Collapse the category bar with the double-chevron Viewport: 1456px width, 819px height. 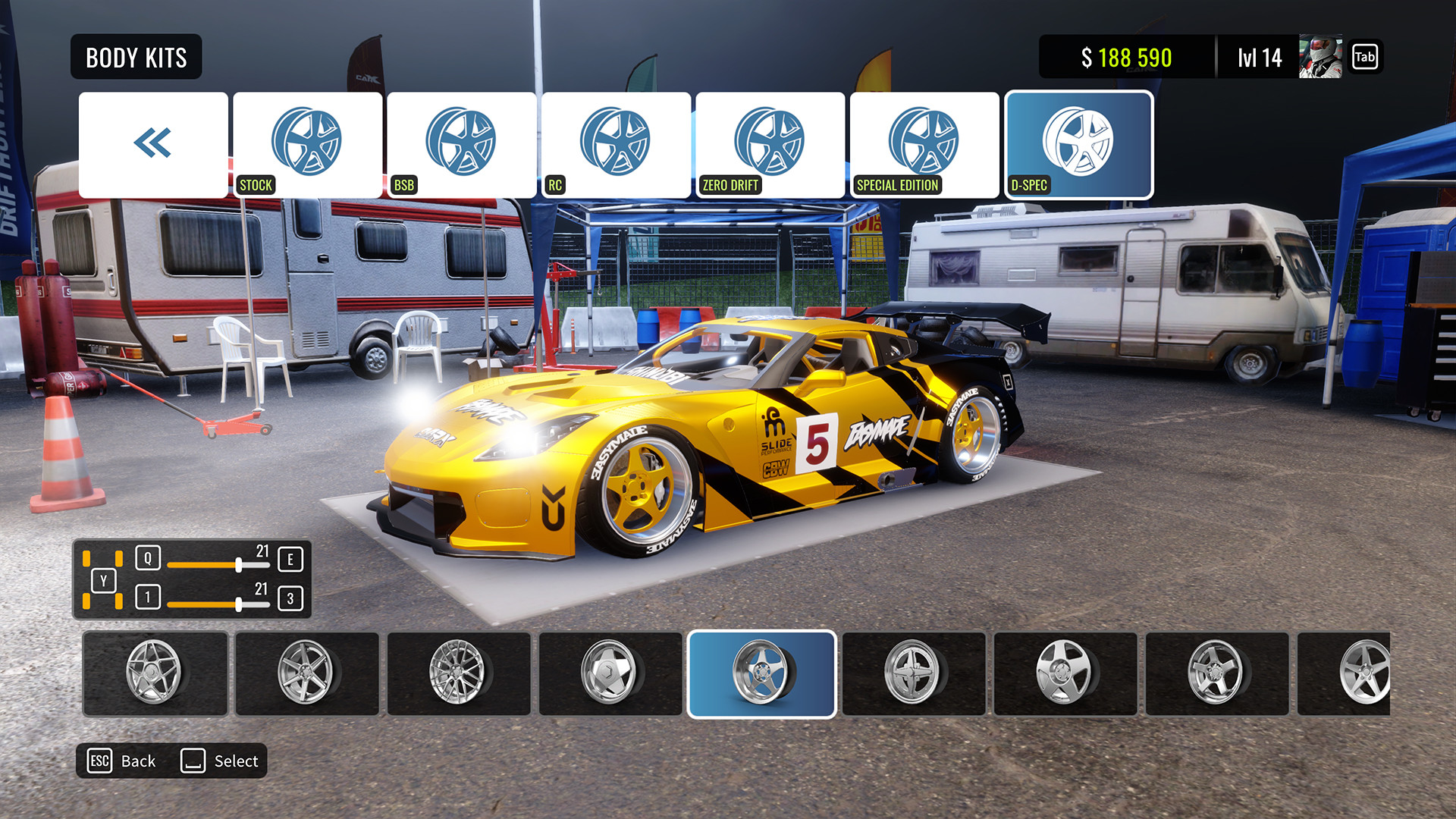(153, 140)
